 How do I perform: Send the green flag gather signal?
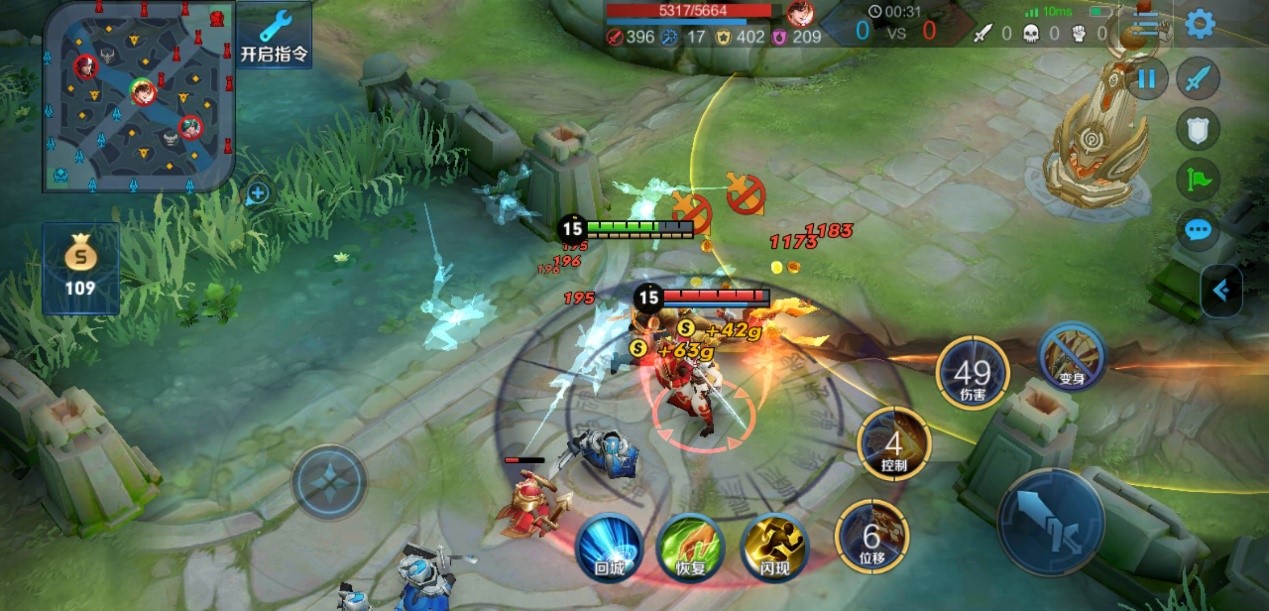(1197, 180)
